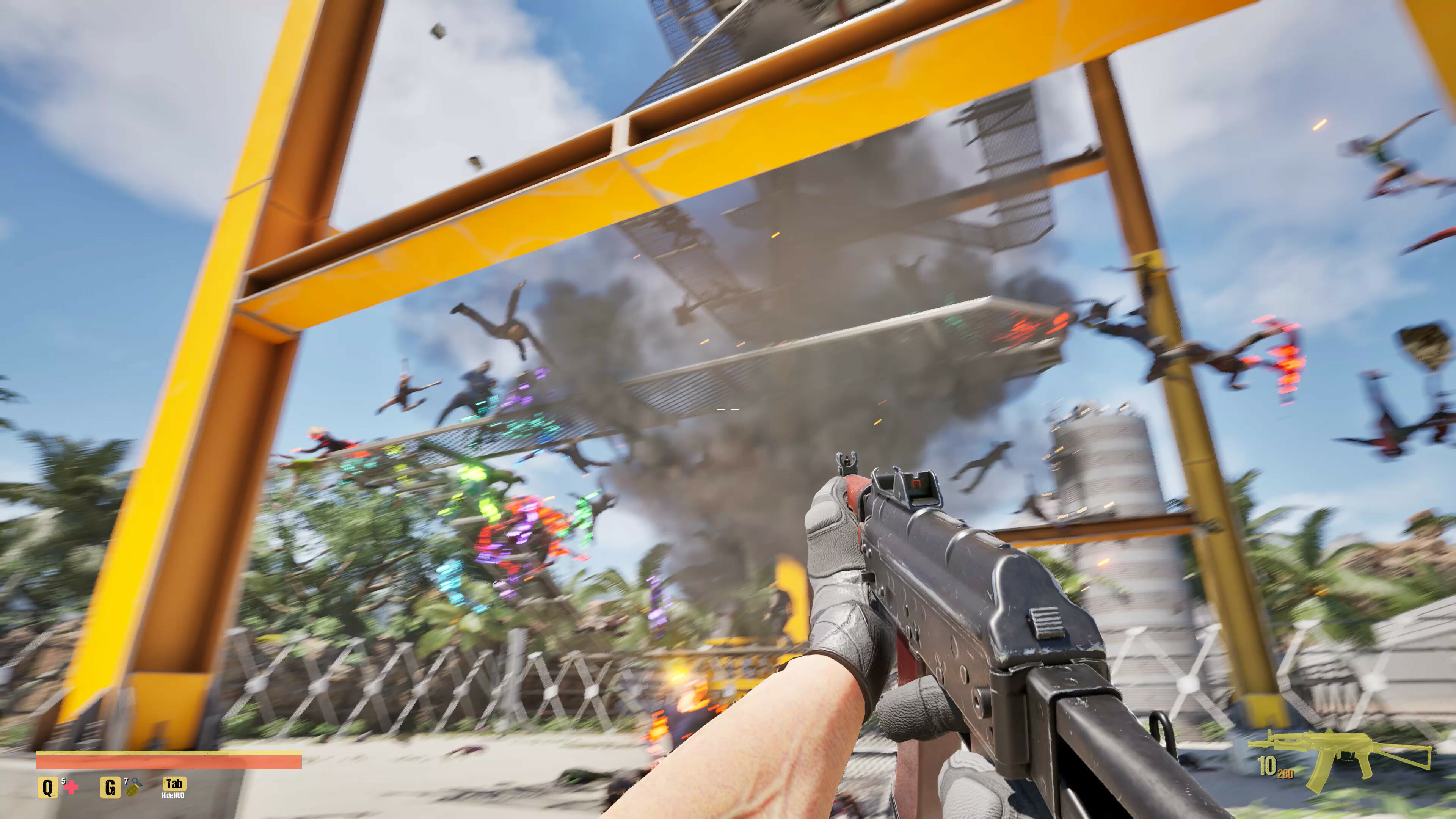Click the medkit count 5 above the Q badge
Screen dimensions: 1456x819
click(63, 781)
